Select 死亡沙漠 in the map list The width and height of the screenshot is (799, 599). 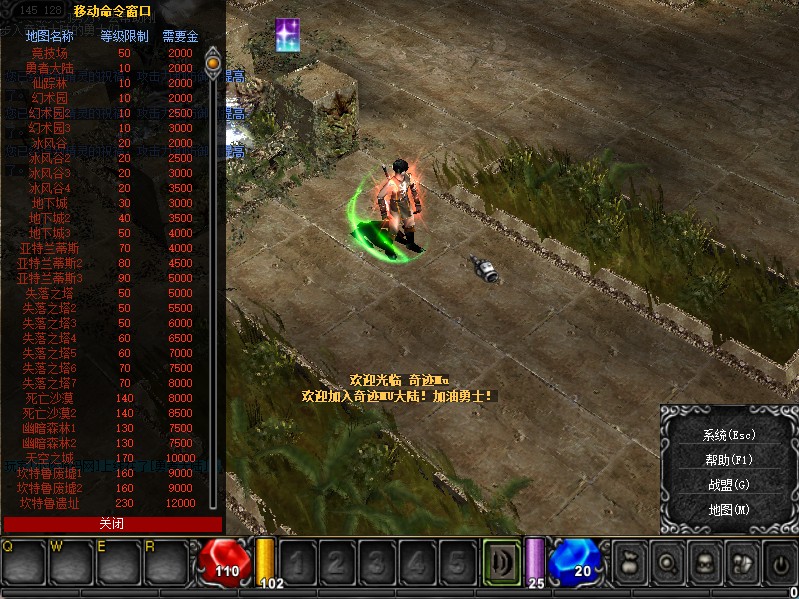pyautogui.click(x=50, y=398)
